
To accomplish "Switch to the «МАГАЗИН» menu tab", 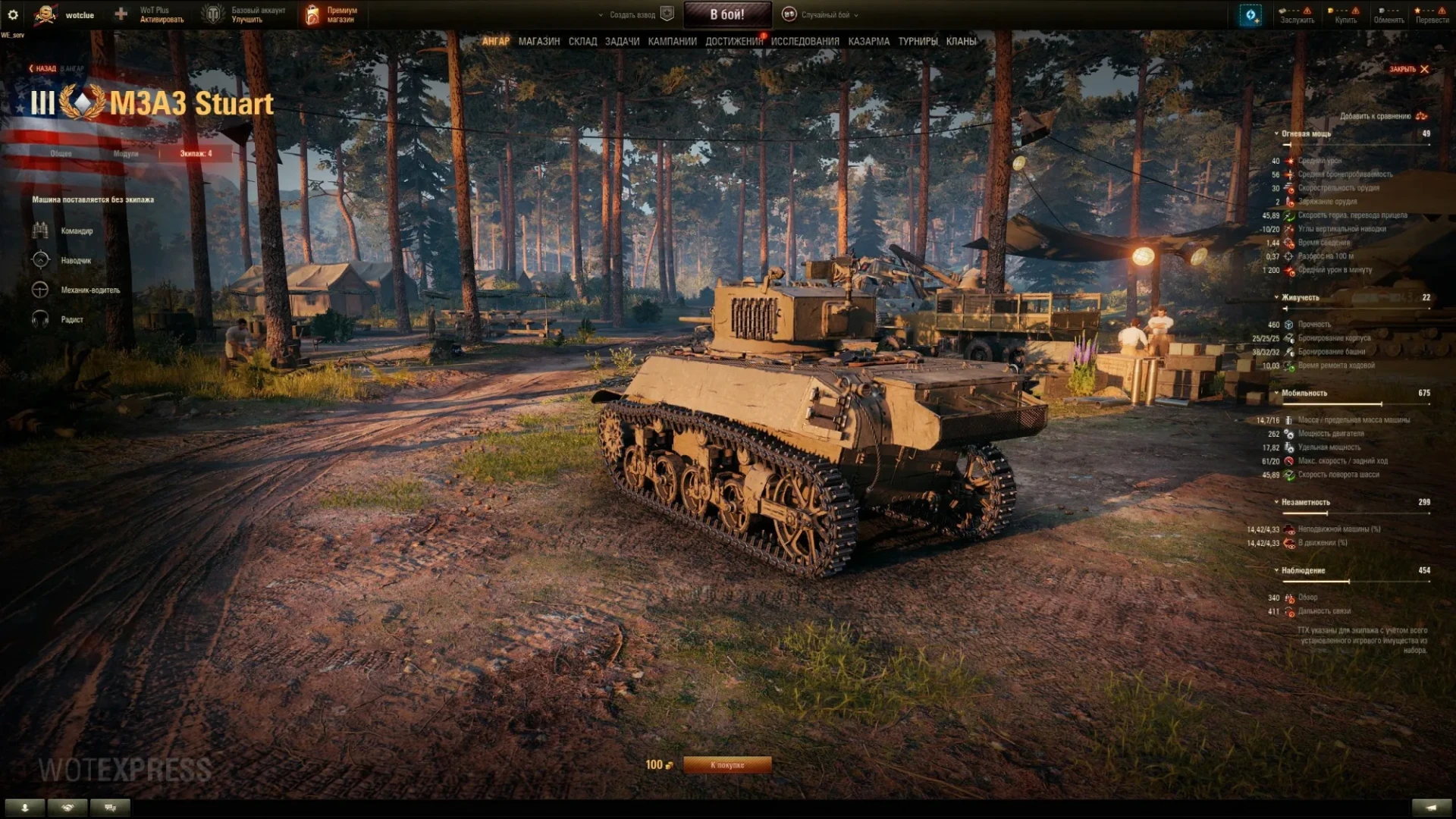I will pyautogui.click(x=538, y=42).
